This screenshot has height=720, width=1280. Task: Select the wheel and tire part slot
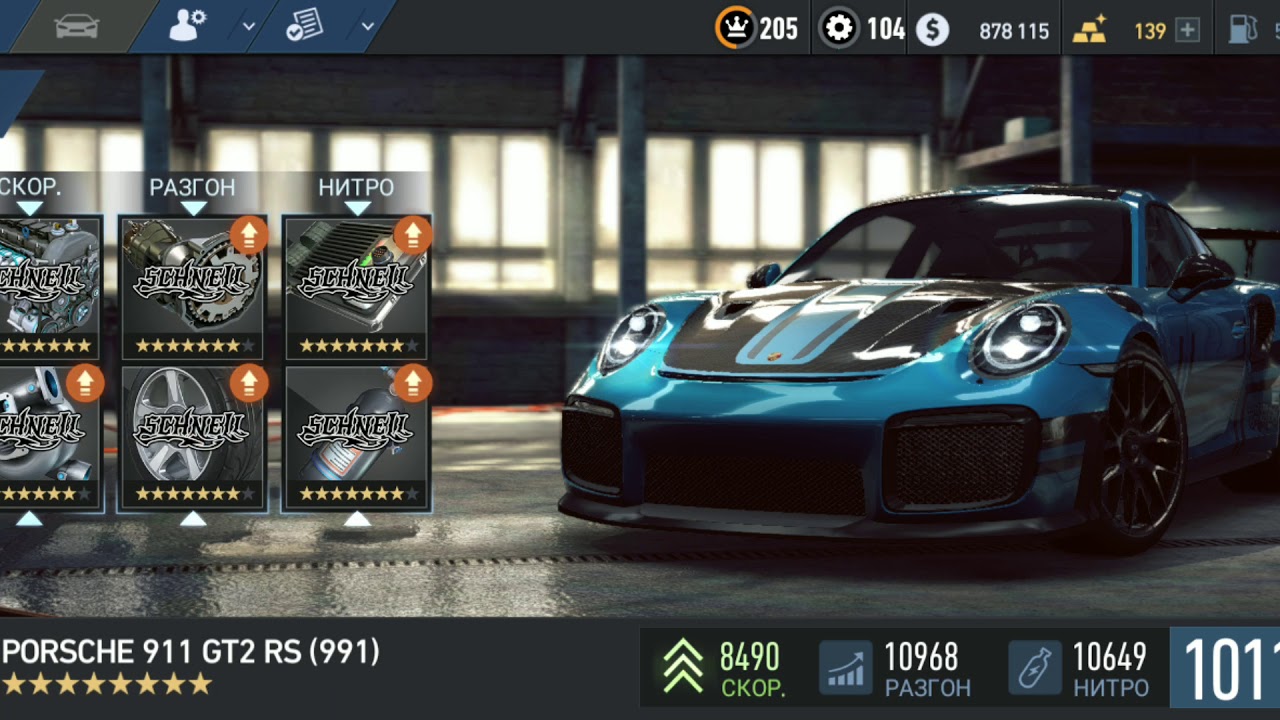192,437
